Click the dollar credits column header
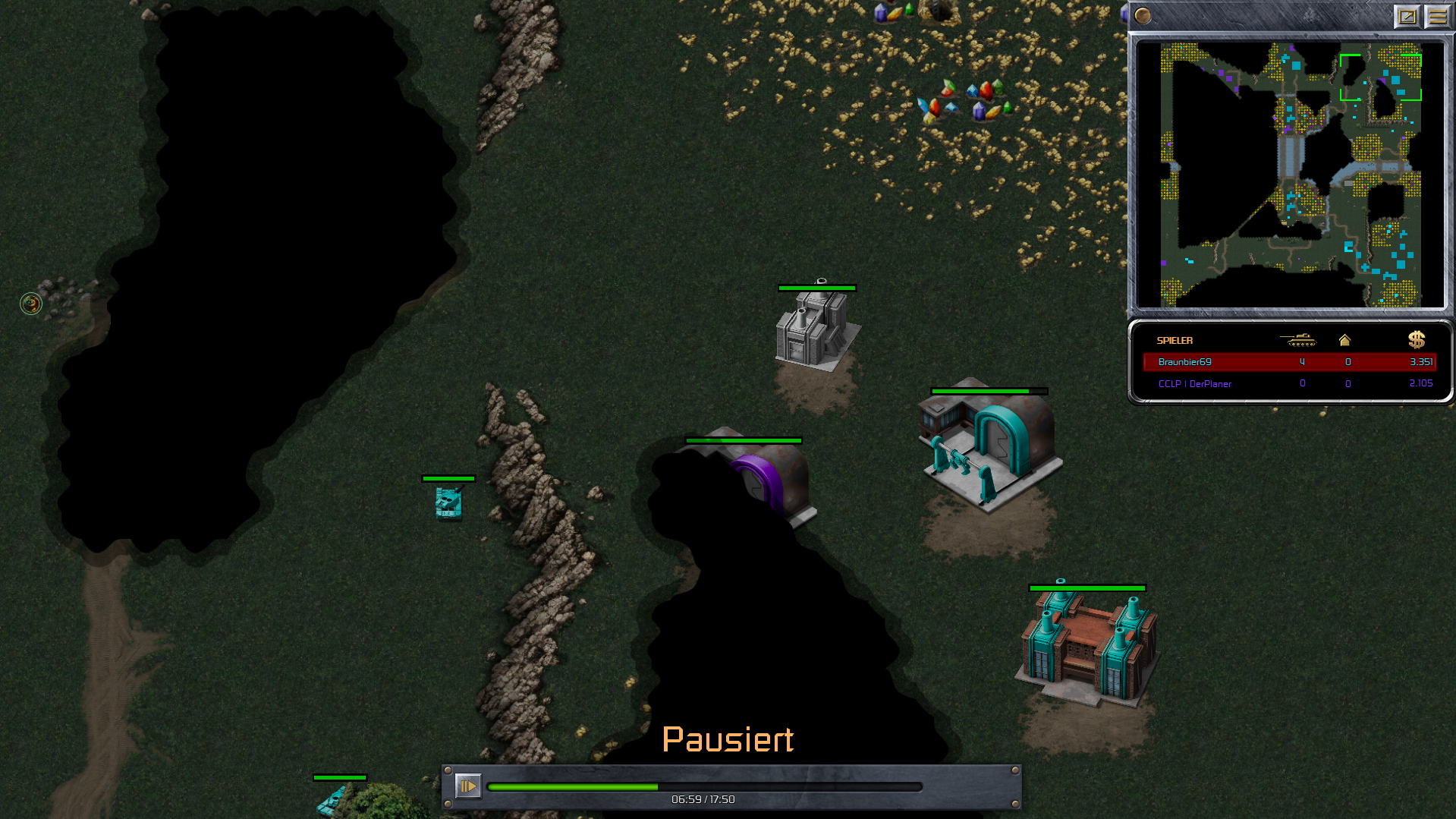 tap(1416, 340)
